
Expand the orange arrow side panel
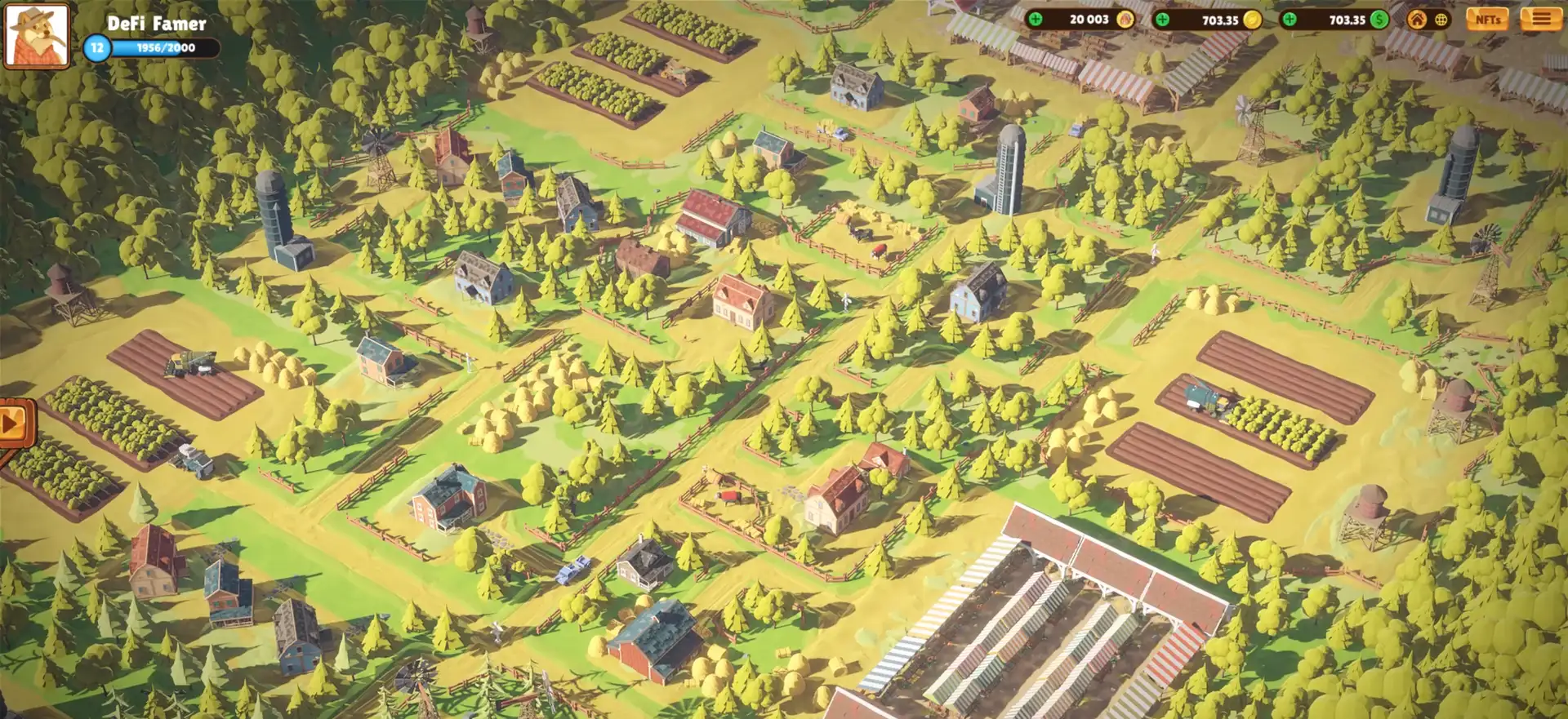[x=14, y=424]
